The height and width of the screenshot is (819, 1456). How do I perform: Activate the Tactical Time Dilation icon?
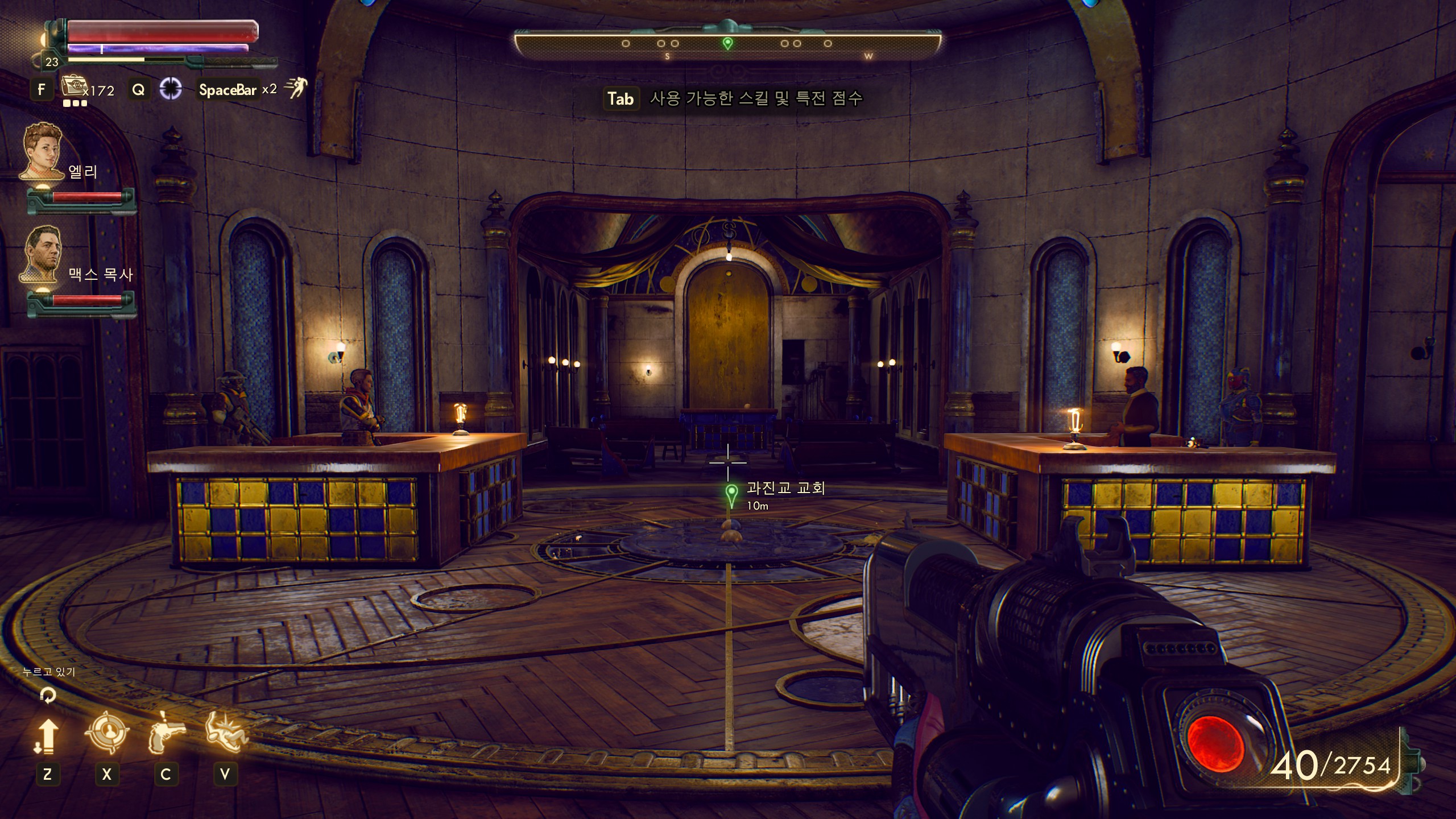170,89
